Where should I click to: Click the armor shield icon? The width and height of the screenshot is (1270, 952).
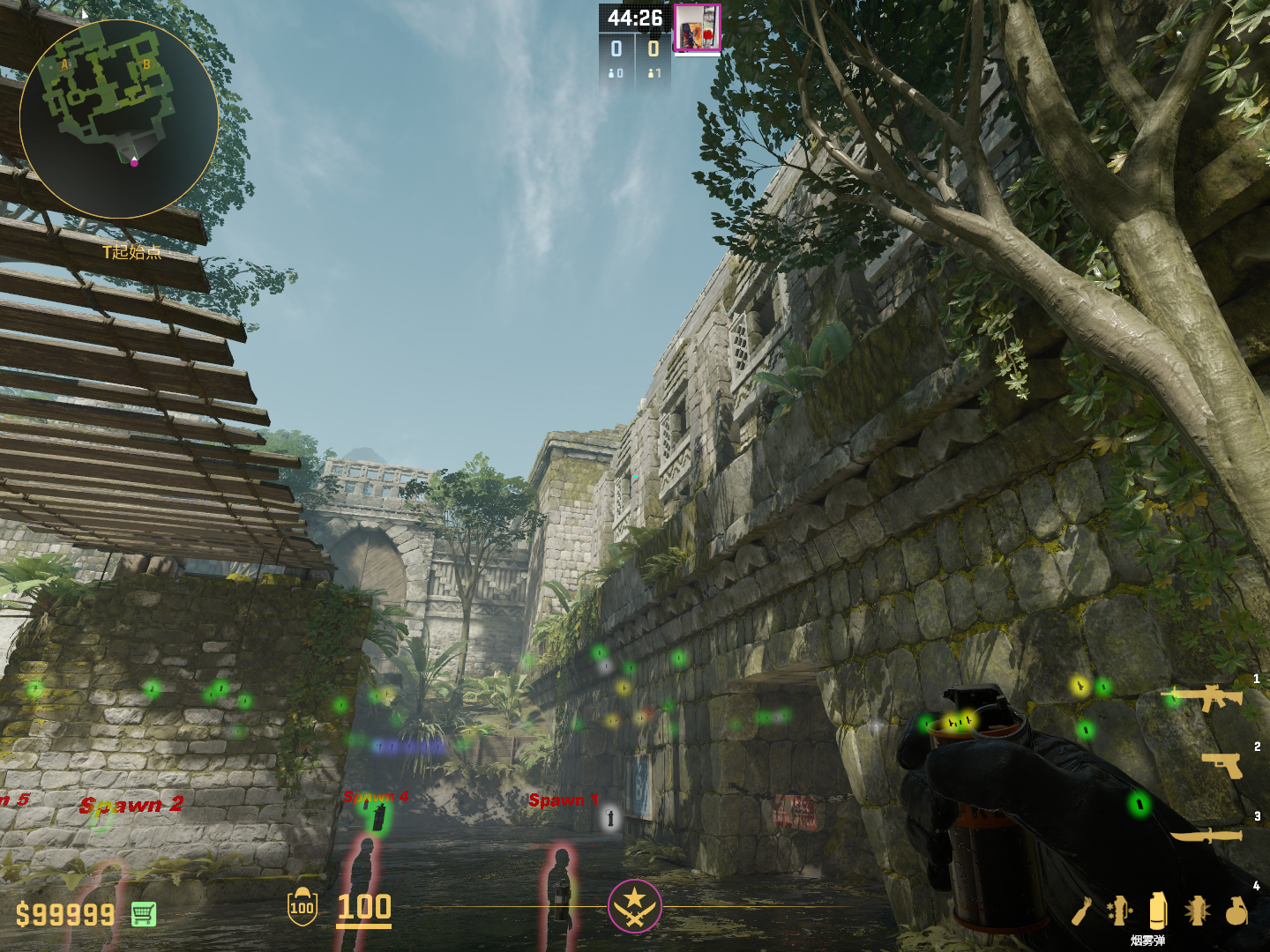pos(302,907)
